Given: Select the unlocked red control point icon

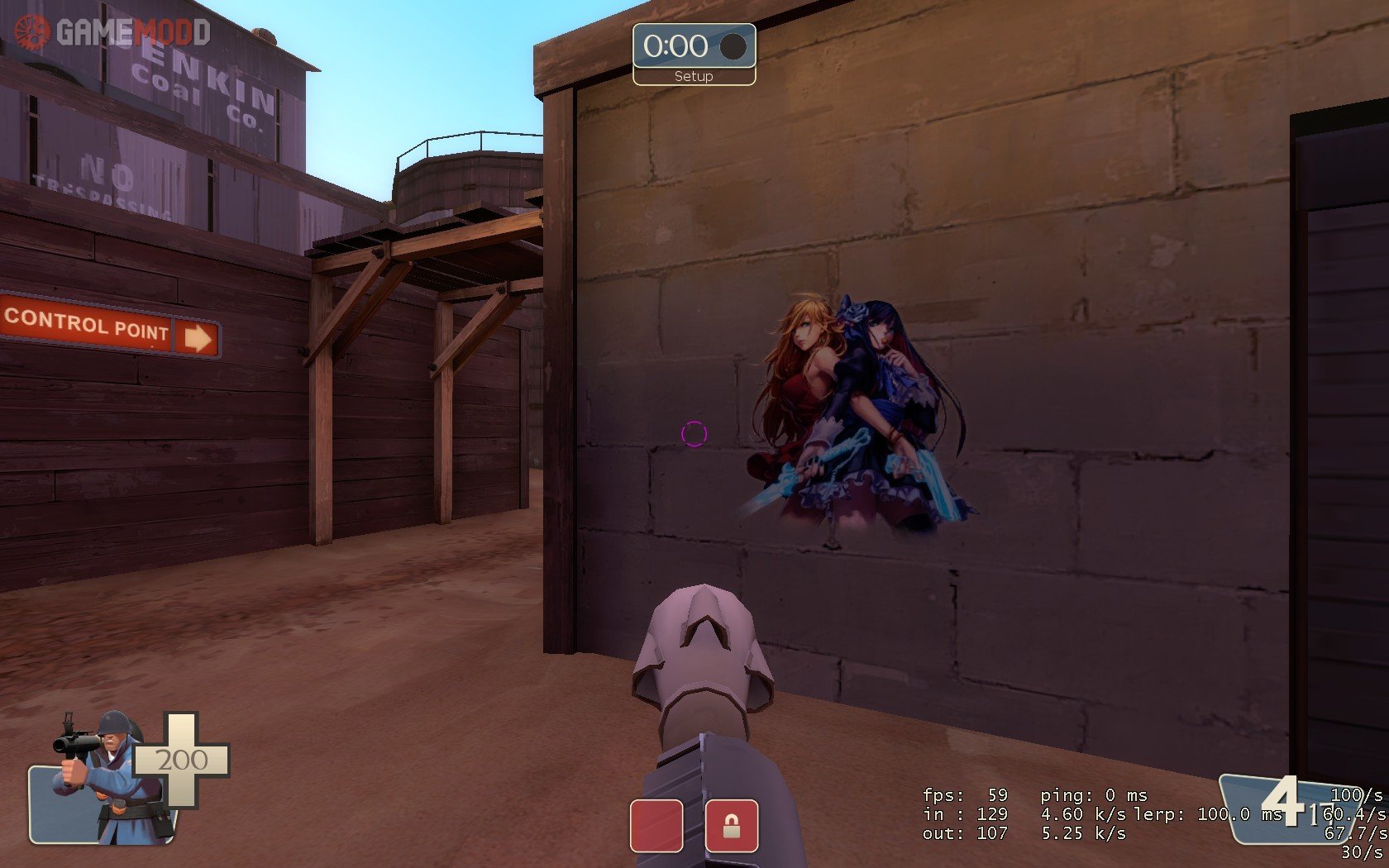Looking at the screenshot, I should coord(656,825).
